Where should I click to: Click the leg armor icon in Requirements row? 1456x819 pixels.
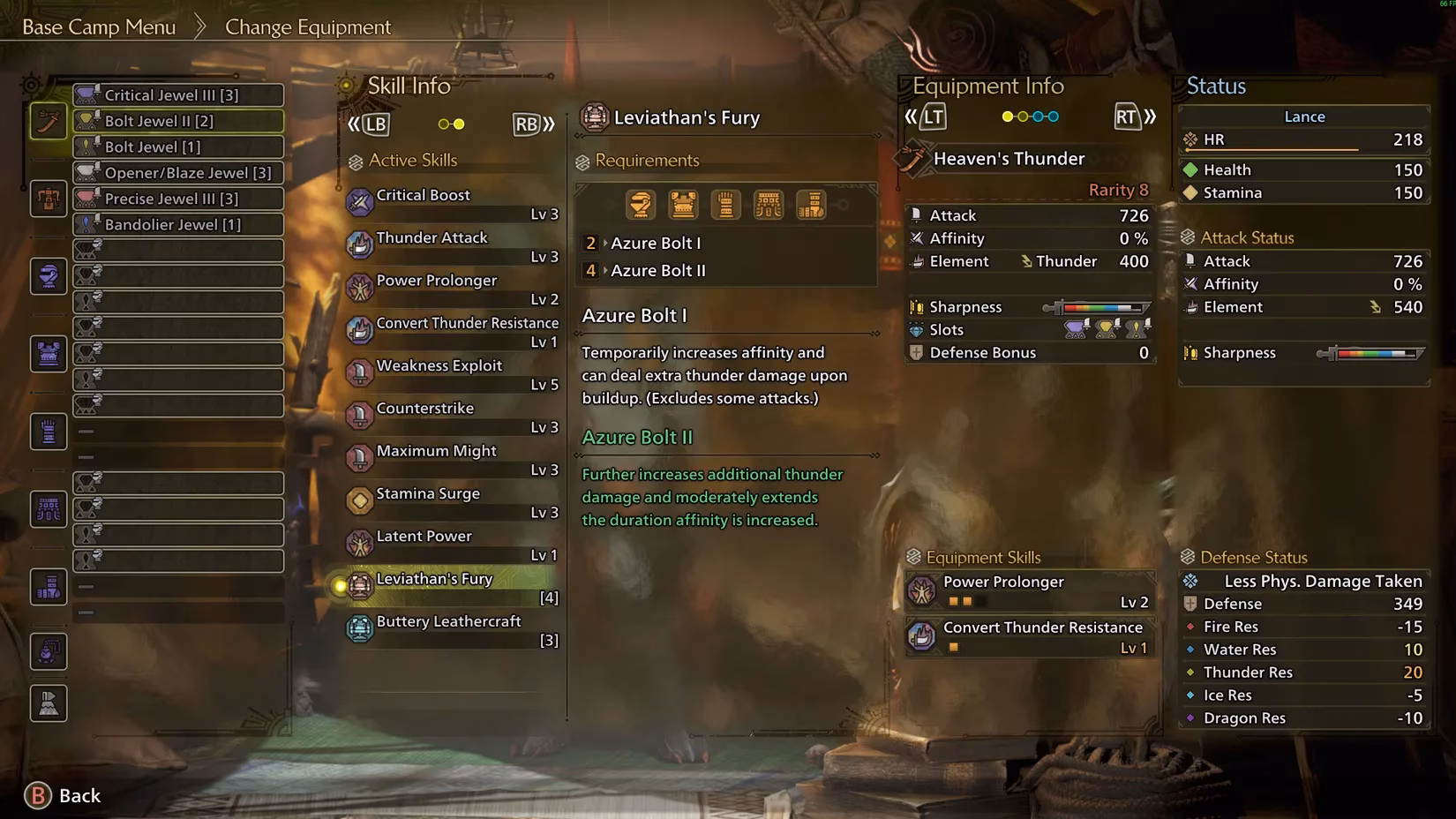pos(811,204)
